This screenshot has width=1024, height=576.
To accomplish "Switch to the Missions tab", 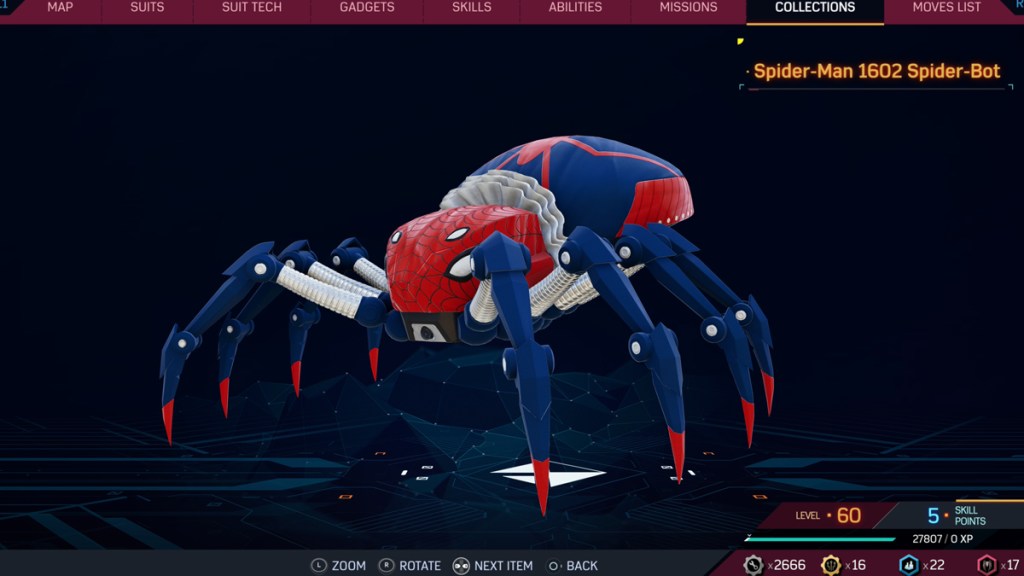I will 688,8.
